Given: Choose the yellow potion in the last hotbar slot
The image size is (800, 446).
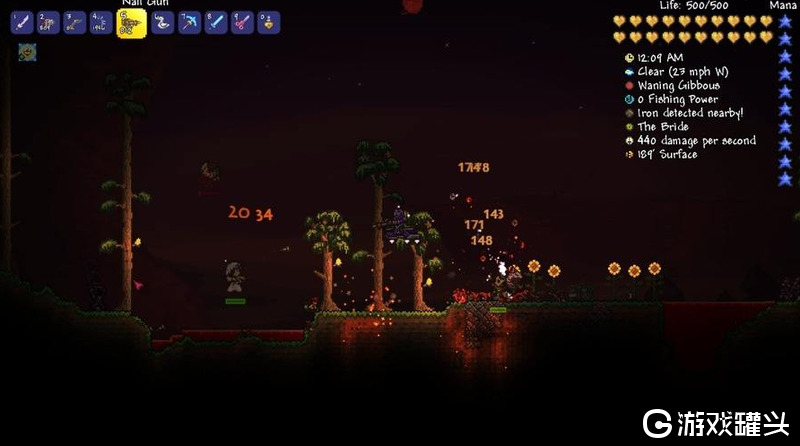Looking at the screenshot, I should coord(268,22).
